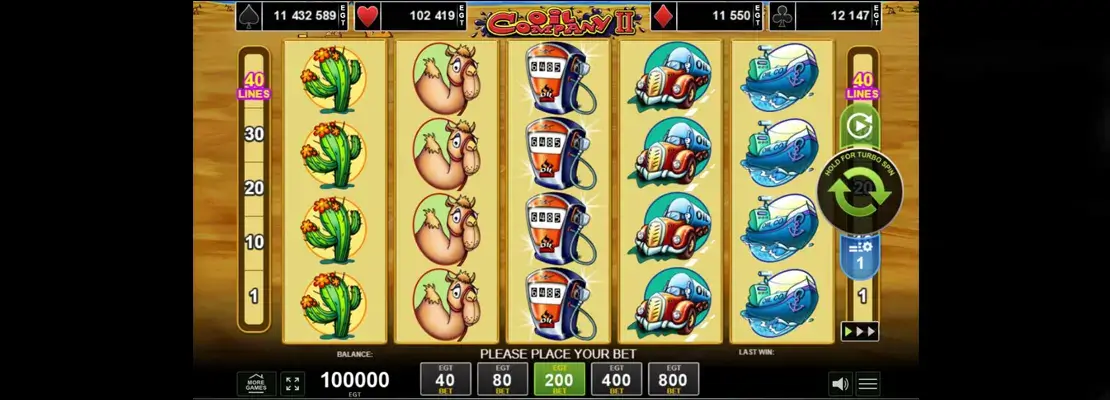
Task: Set the paylines to 10
Action: pyautogui.click(x=254, y=241)
